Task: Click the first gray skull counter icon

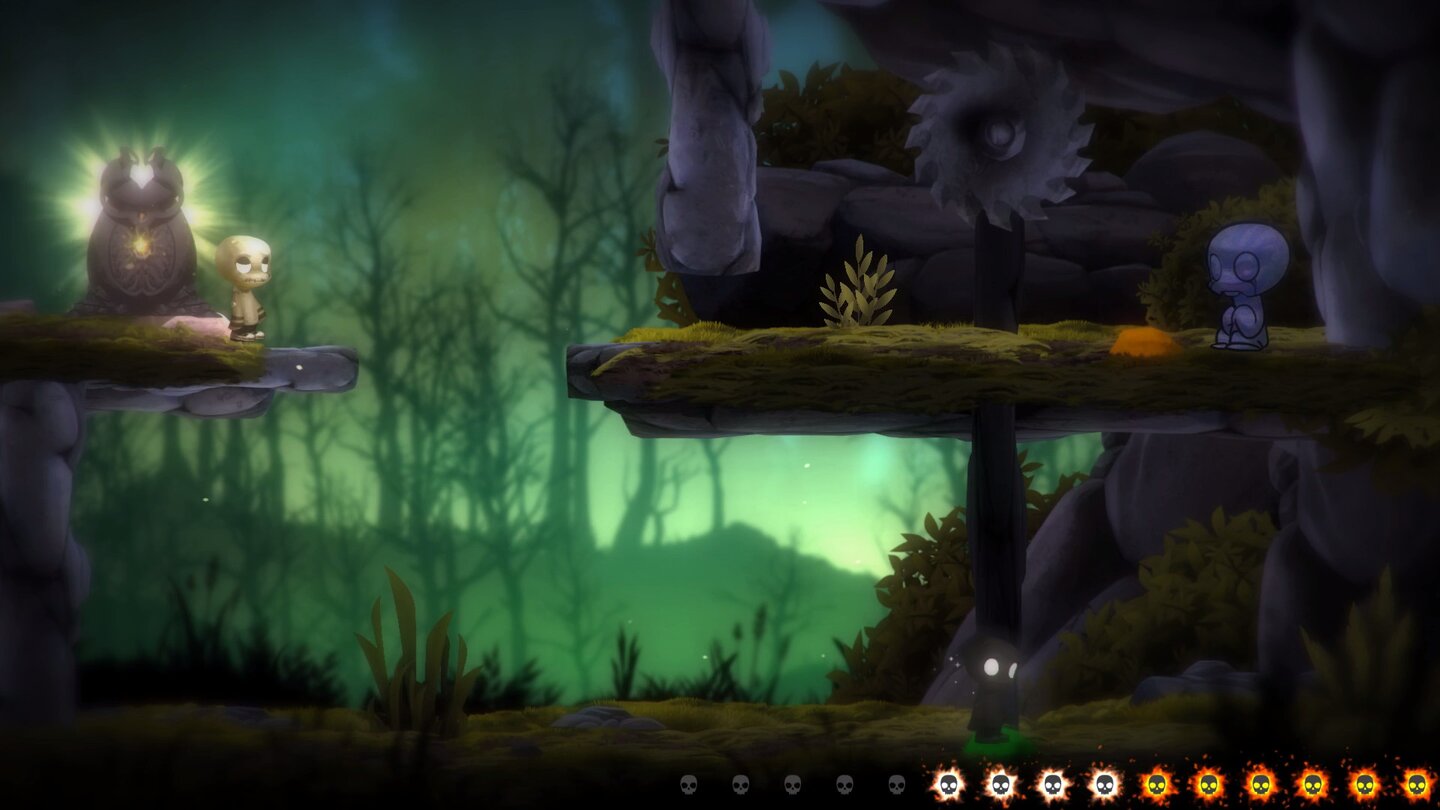Action: (687, 784)
